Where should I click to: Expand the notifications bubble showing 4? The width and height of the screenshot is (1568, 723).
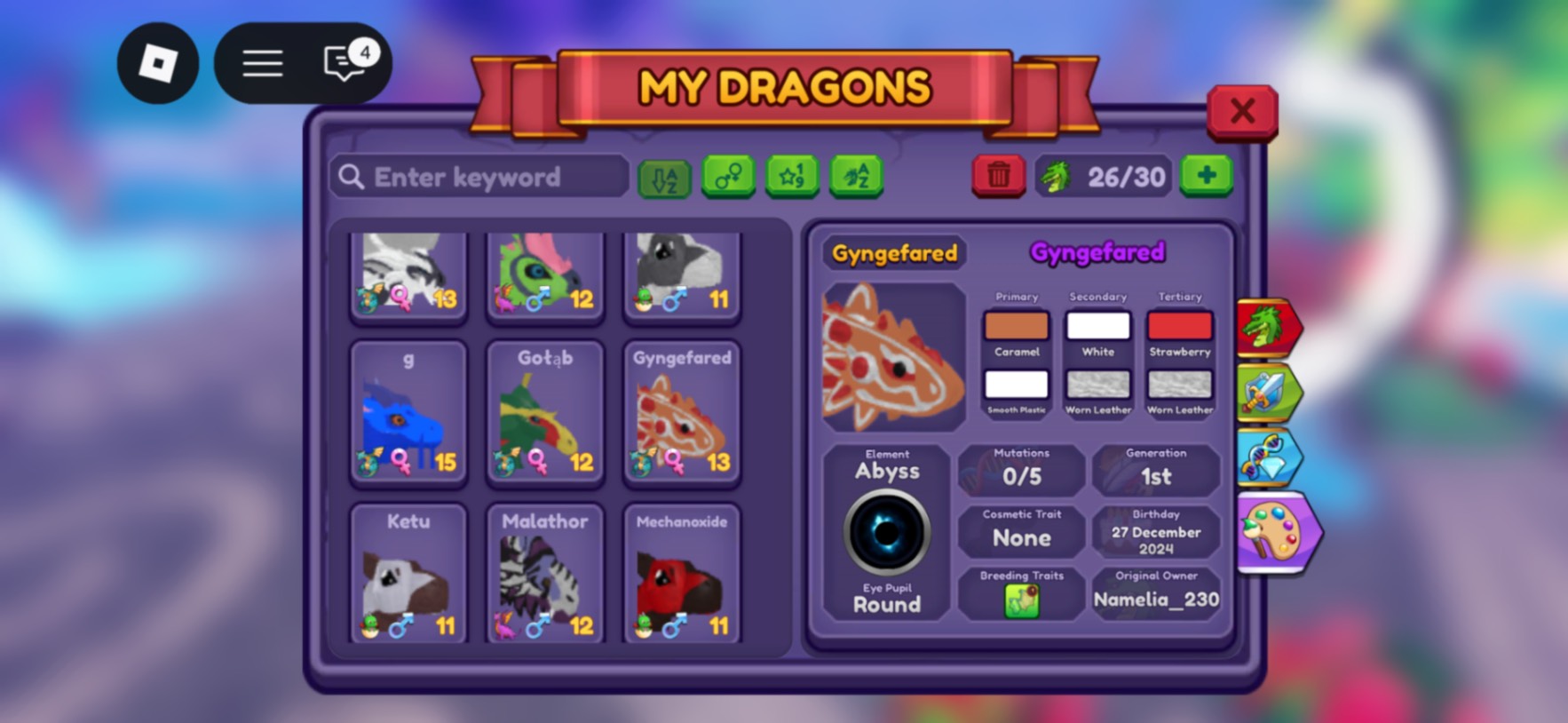[345, 62]
